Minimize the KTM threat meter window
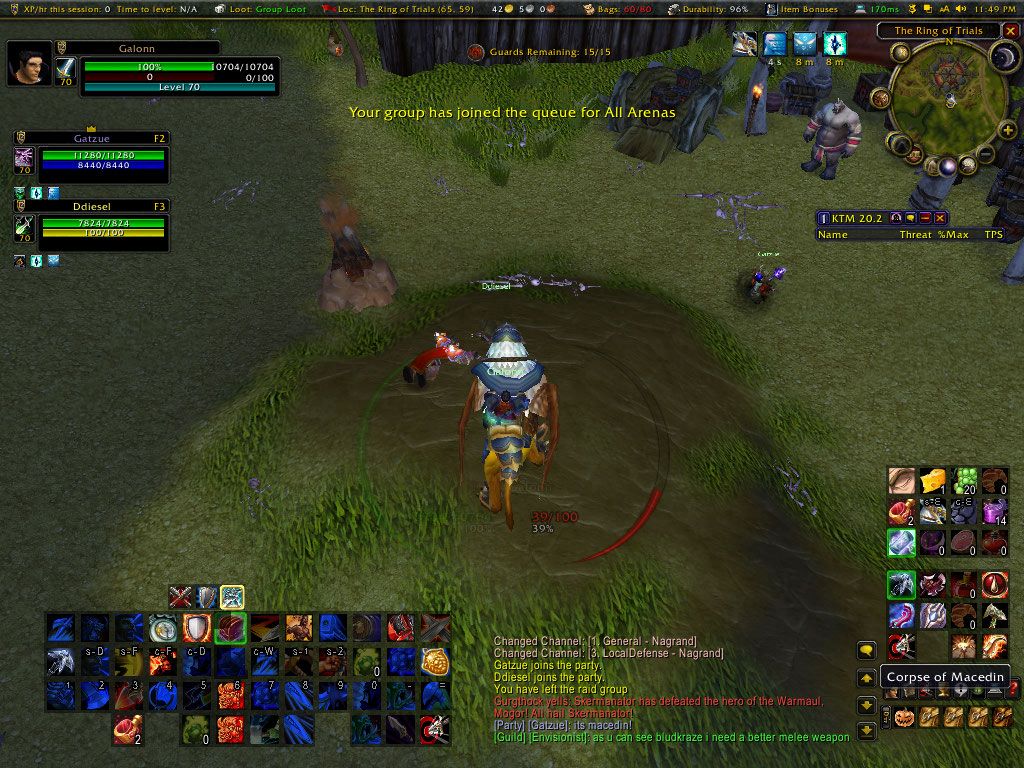1024x768 pixels. pyautogui.click(x=926, y=218)
